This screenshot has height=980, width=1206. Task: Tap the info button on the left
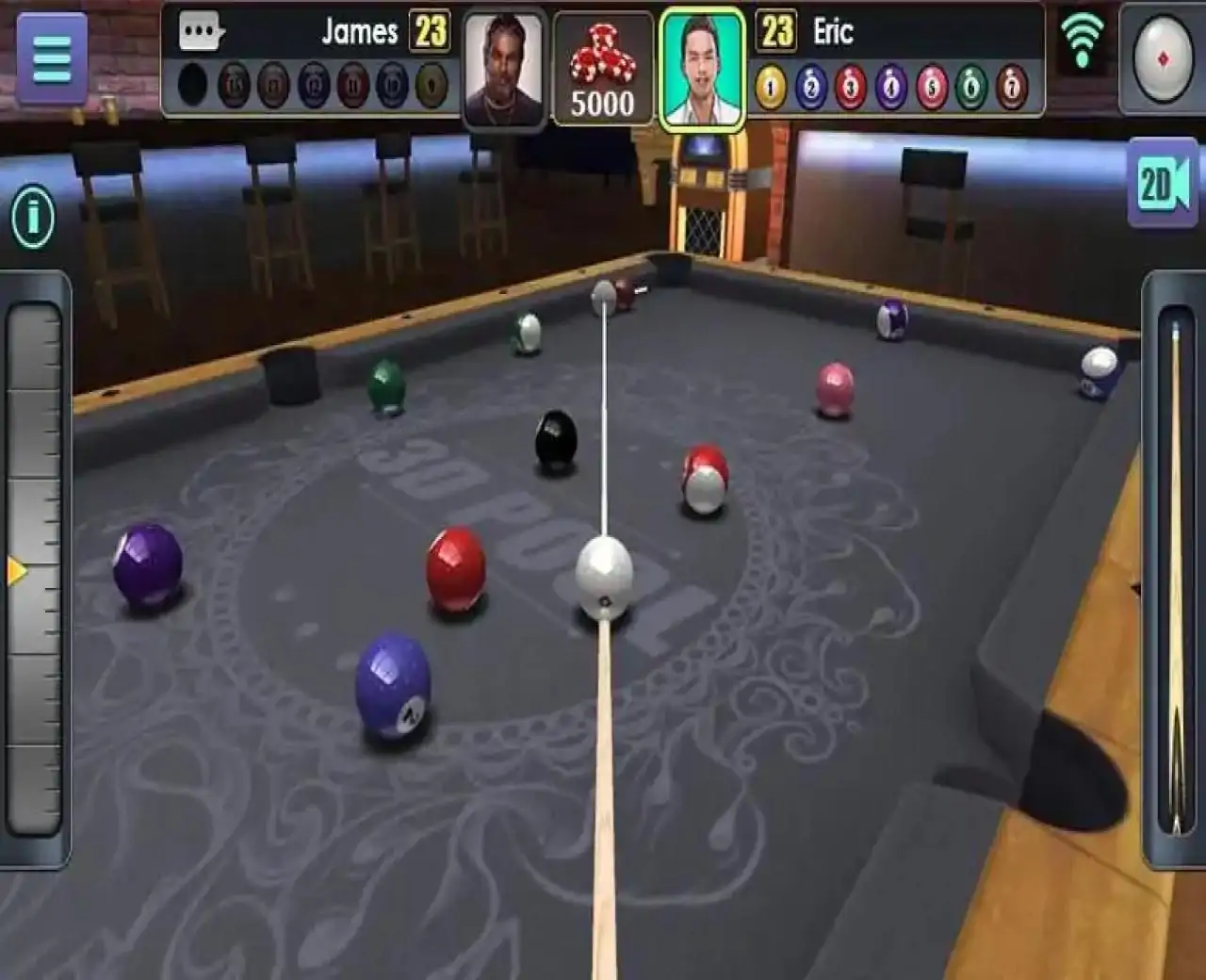click(x=31, y=215)
